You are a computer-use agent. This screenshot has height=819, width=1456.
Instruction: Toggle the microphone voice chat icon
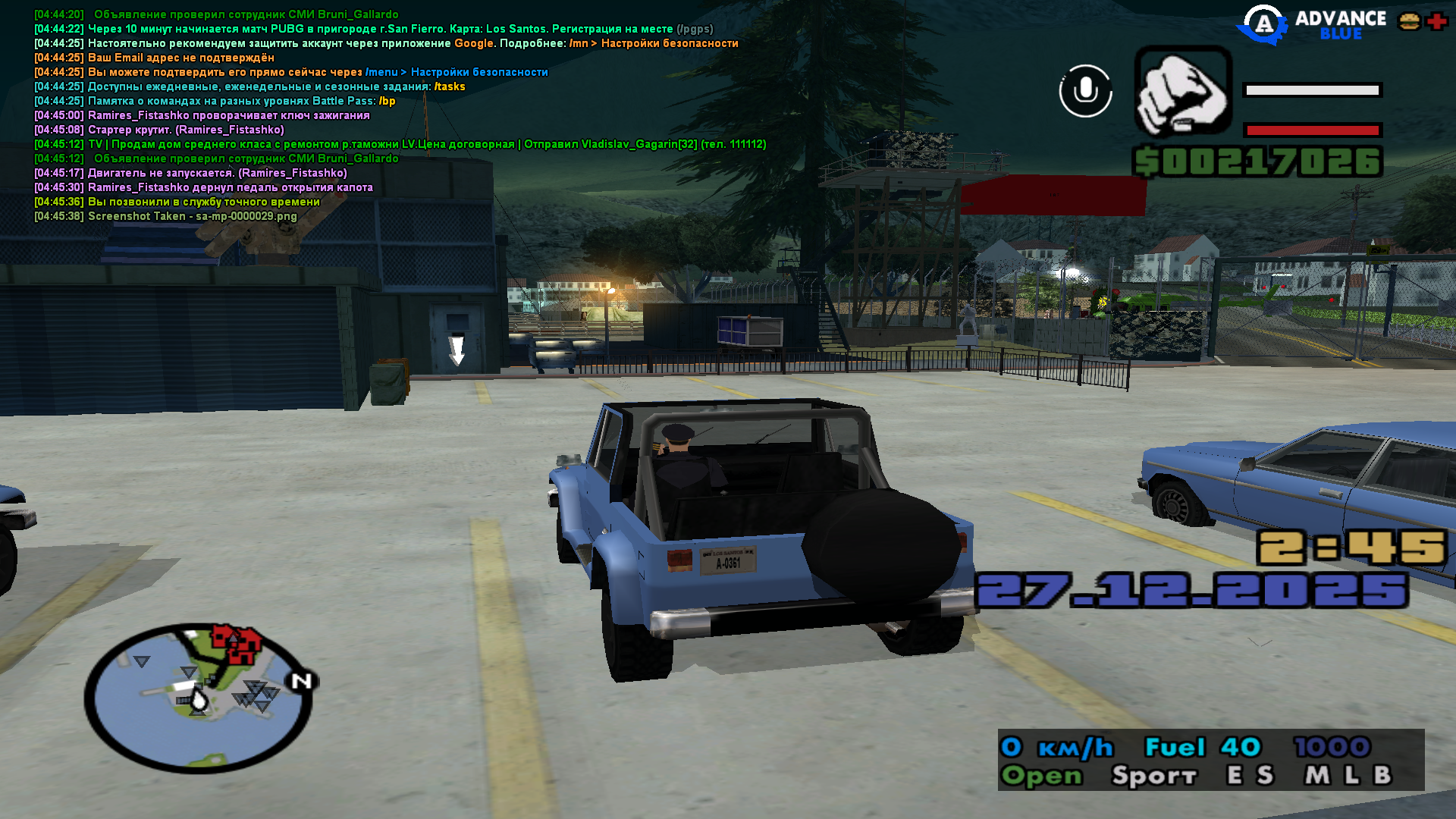[1085, 91]
